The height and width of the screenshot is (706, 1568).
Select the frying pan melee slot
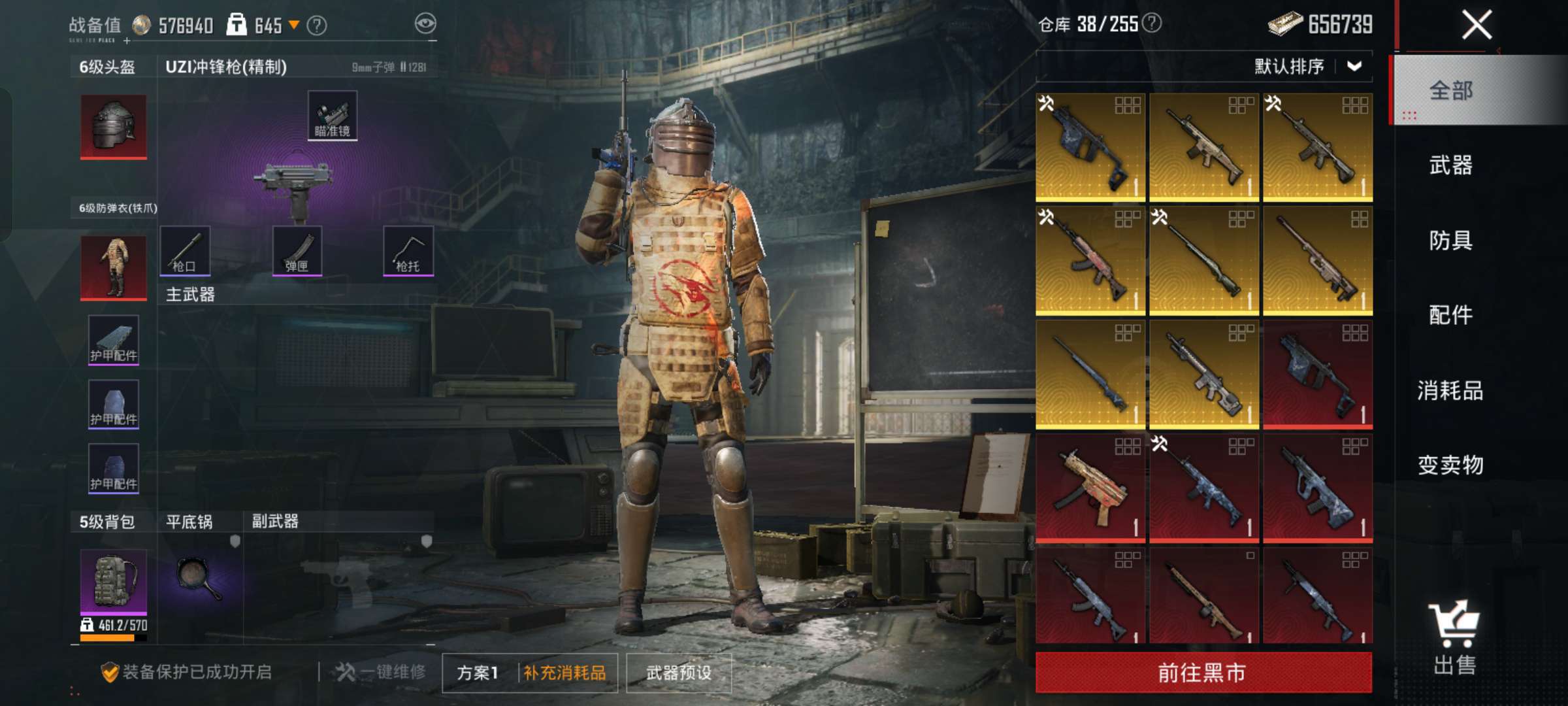click(x=199, y=579)
